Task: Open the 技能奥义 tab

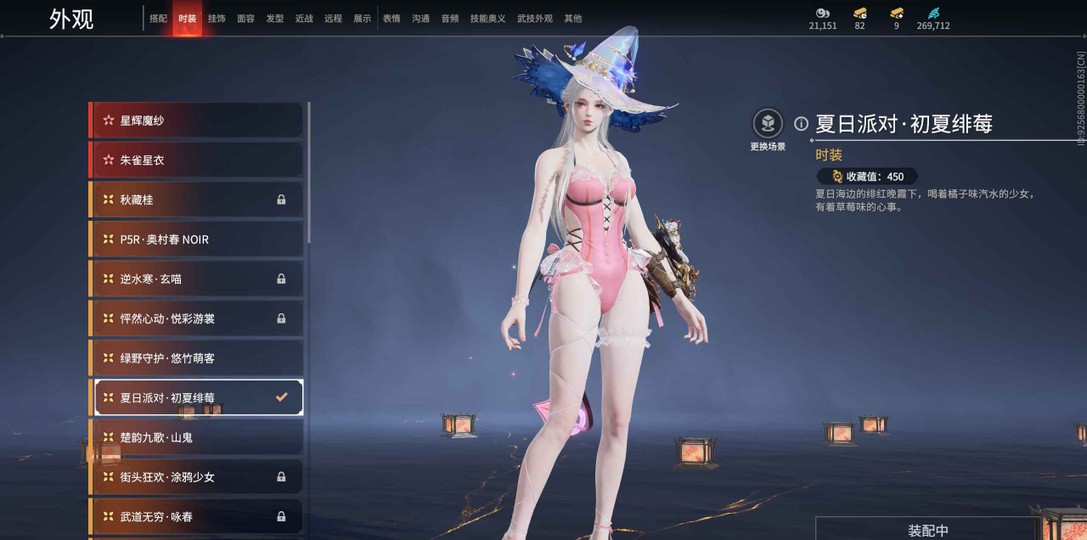Action: [x=488, y=19]
